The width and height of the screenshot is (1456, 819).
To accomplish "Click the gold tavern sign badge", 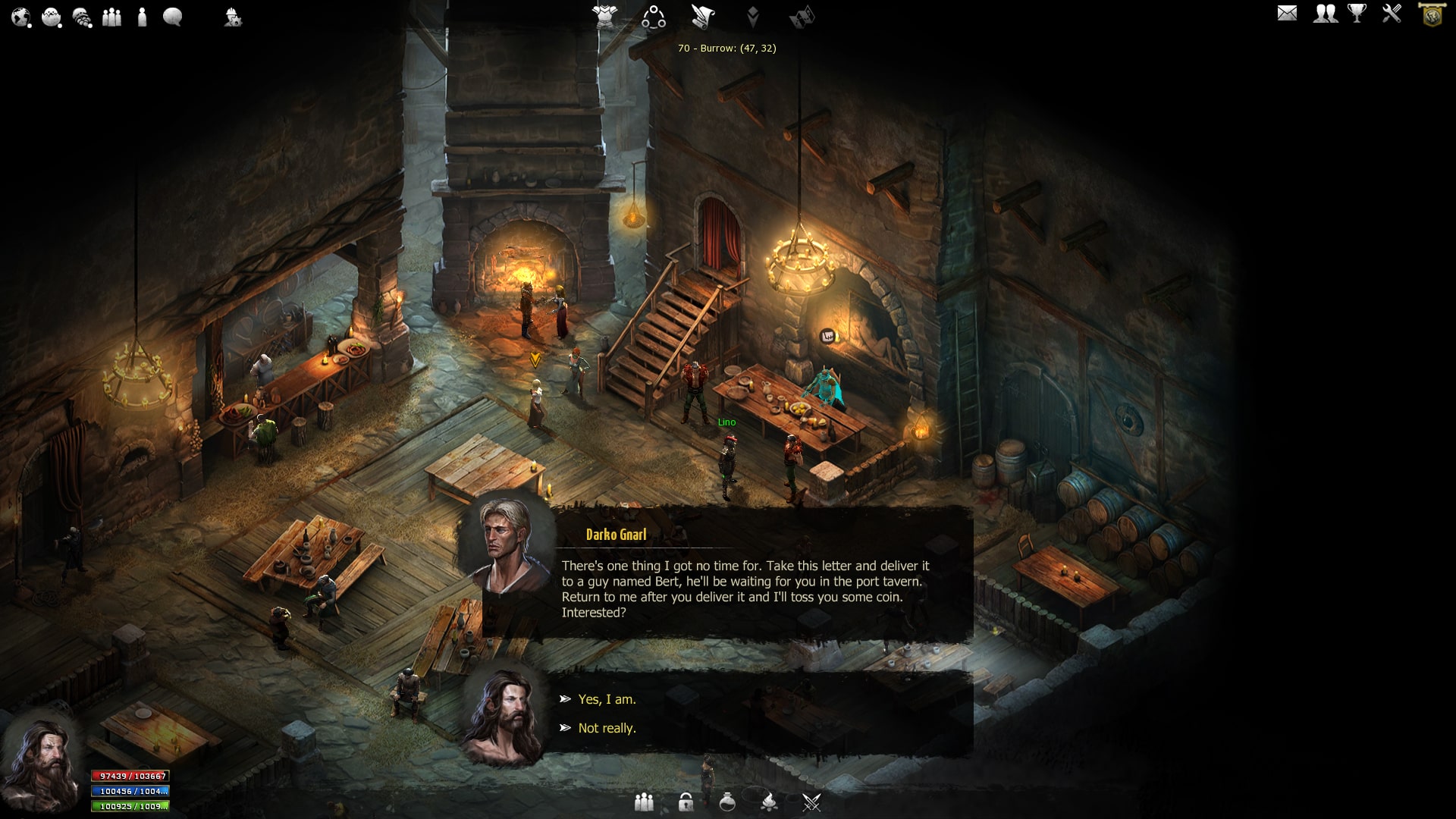I will (1432, 15).
